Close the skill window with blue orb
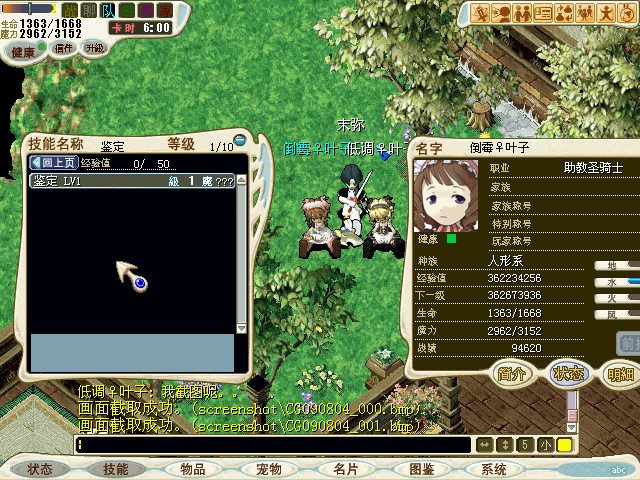Image resolution: width=640 pixels, height=480 pixels. 240,139
